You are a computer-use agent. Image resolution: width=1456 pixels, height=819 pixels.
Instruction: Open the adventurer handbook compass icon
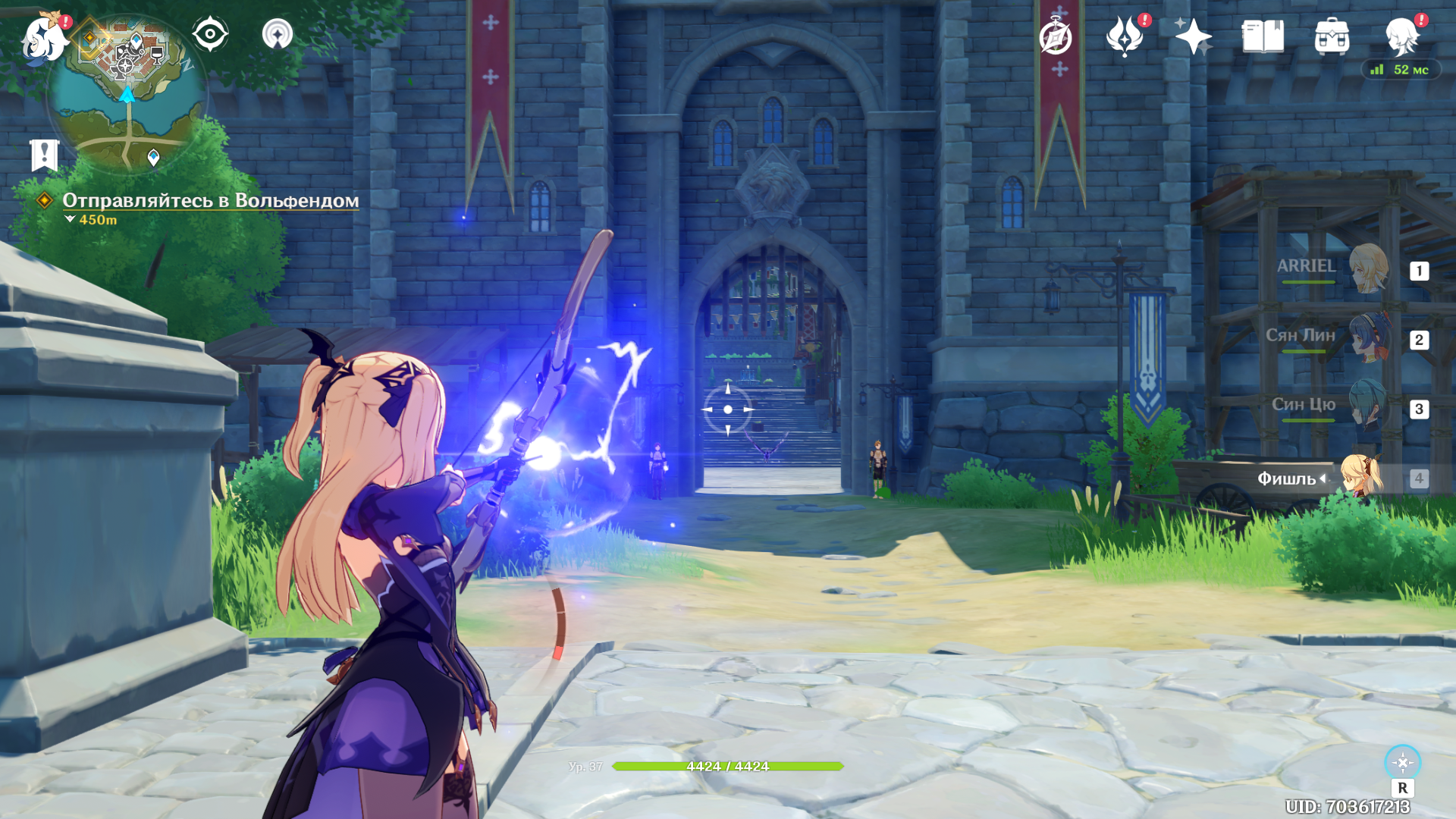click(1056, 37)
